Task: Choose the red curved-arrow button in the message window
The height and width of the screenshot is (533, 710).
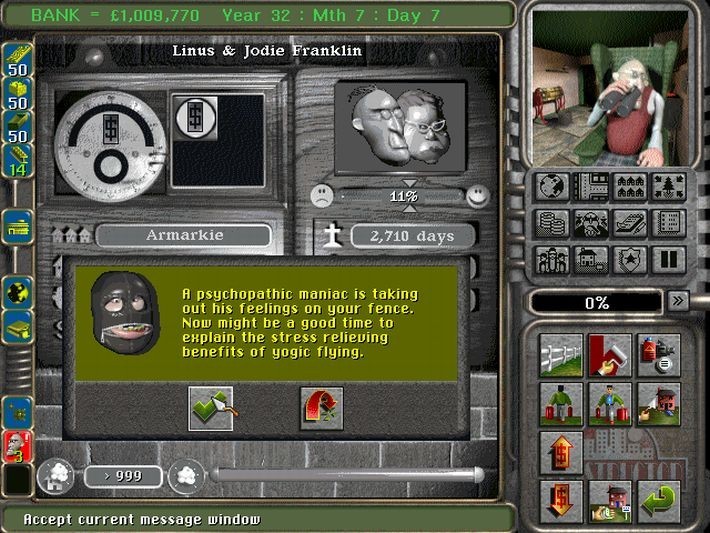Action: tap(321, 408)
